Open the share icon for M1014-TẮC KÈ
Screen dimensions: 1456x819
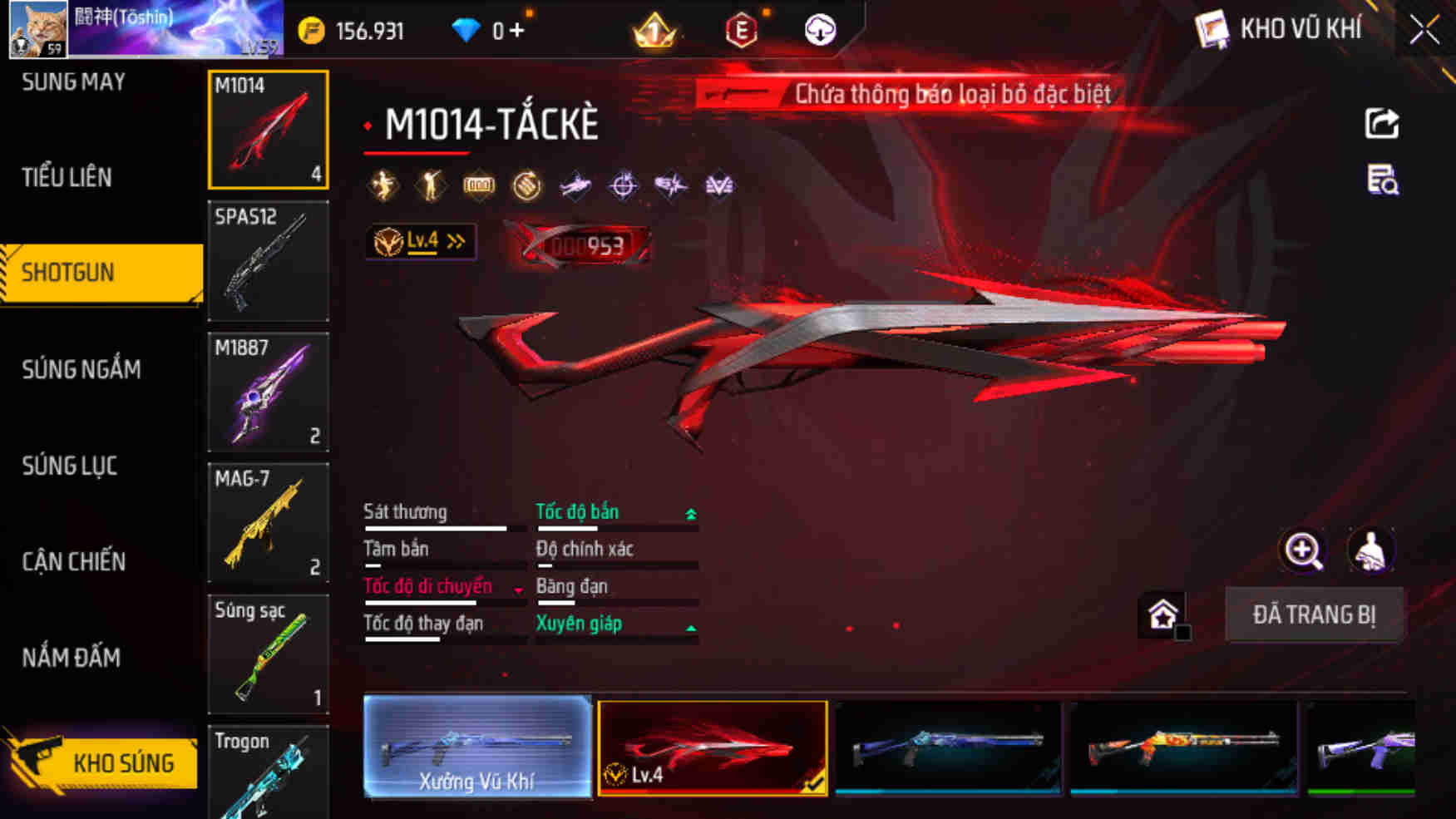click(x=1381, y=123)
